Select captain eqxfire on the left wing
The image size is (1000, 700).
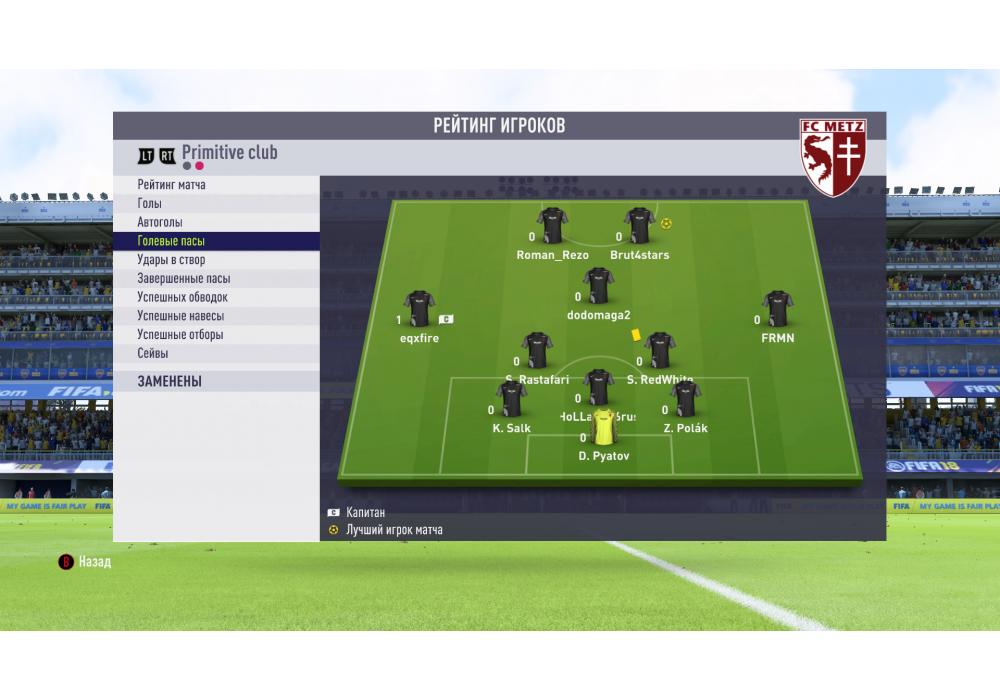(418, 310)
